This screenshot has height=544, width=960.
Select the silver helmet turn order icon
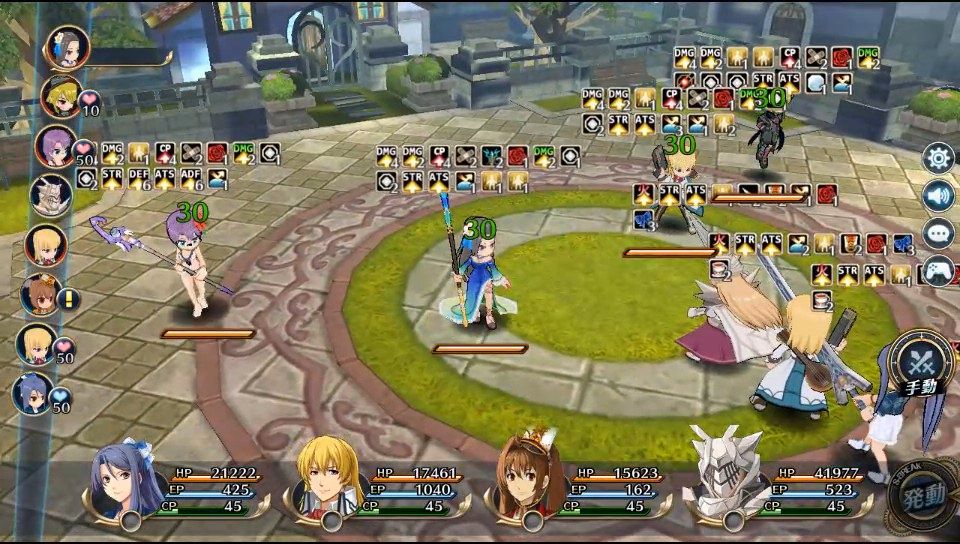tap(49, 196)
